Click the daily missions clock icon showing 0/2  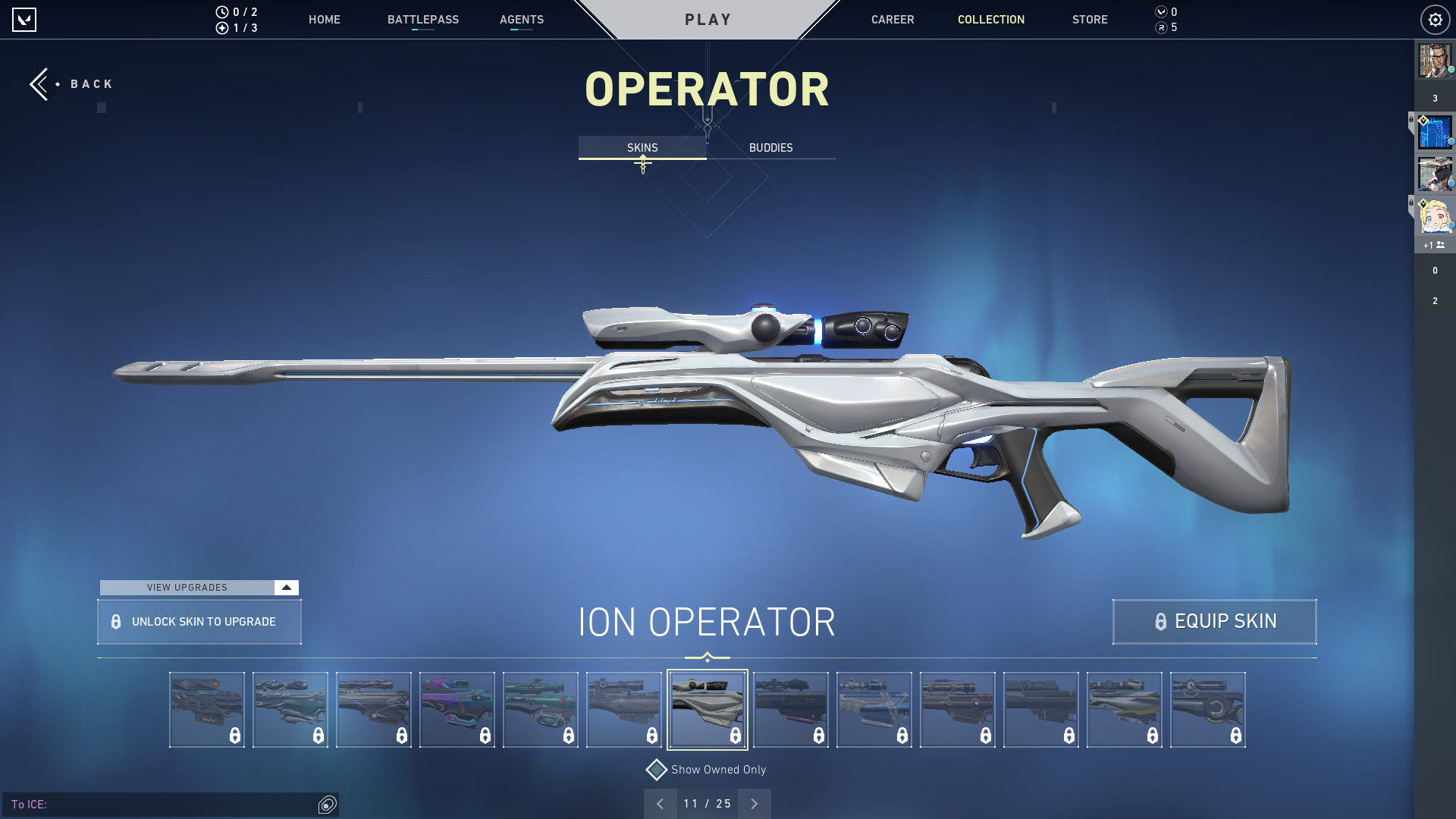[221, 11]
